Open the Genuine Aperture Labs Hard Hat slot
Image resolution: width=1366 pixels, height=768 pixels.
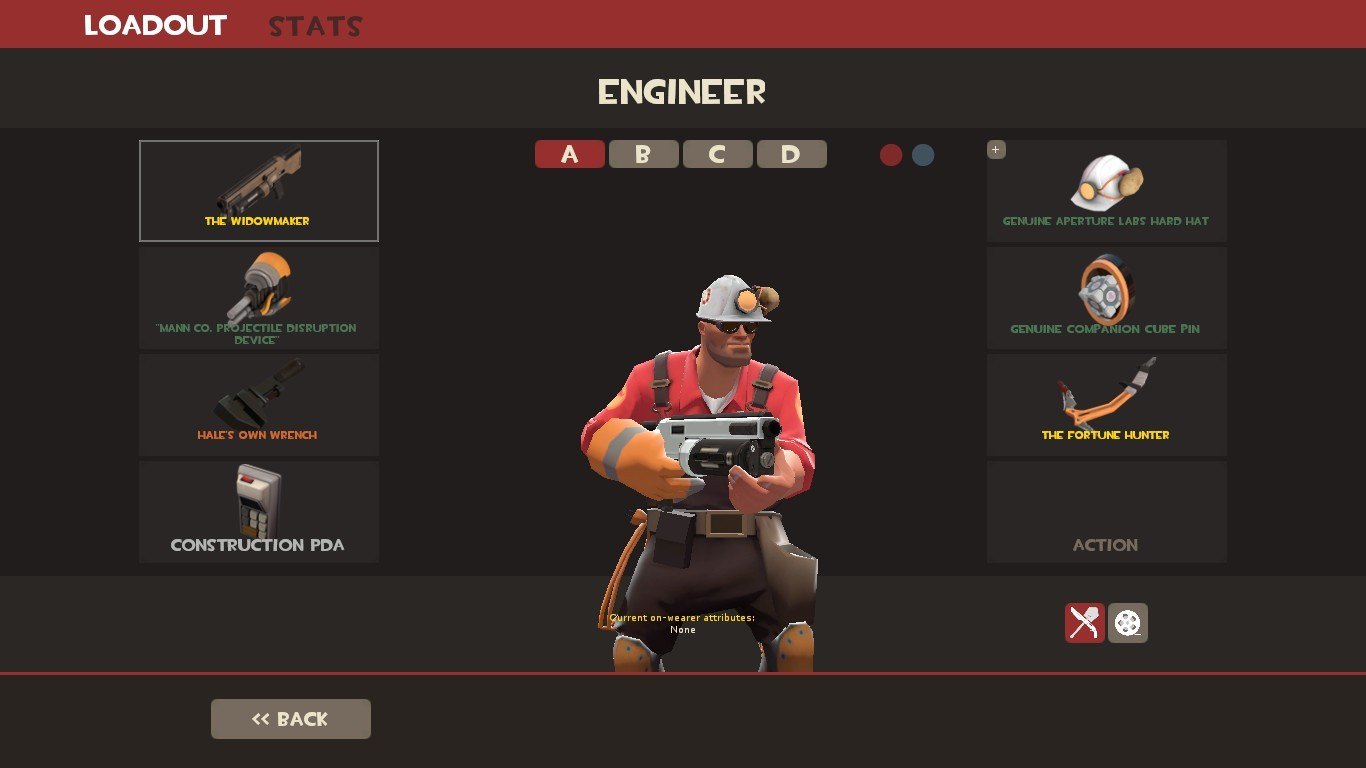pos(1106,191)
